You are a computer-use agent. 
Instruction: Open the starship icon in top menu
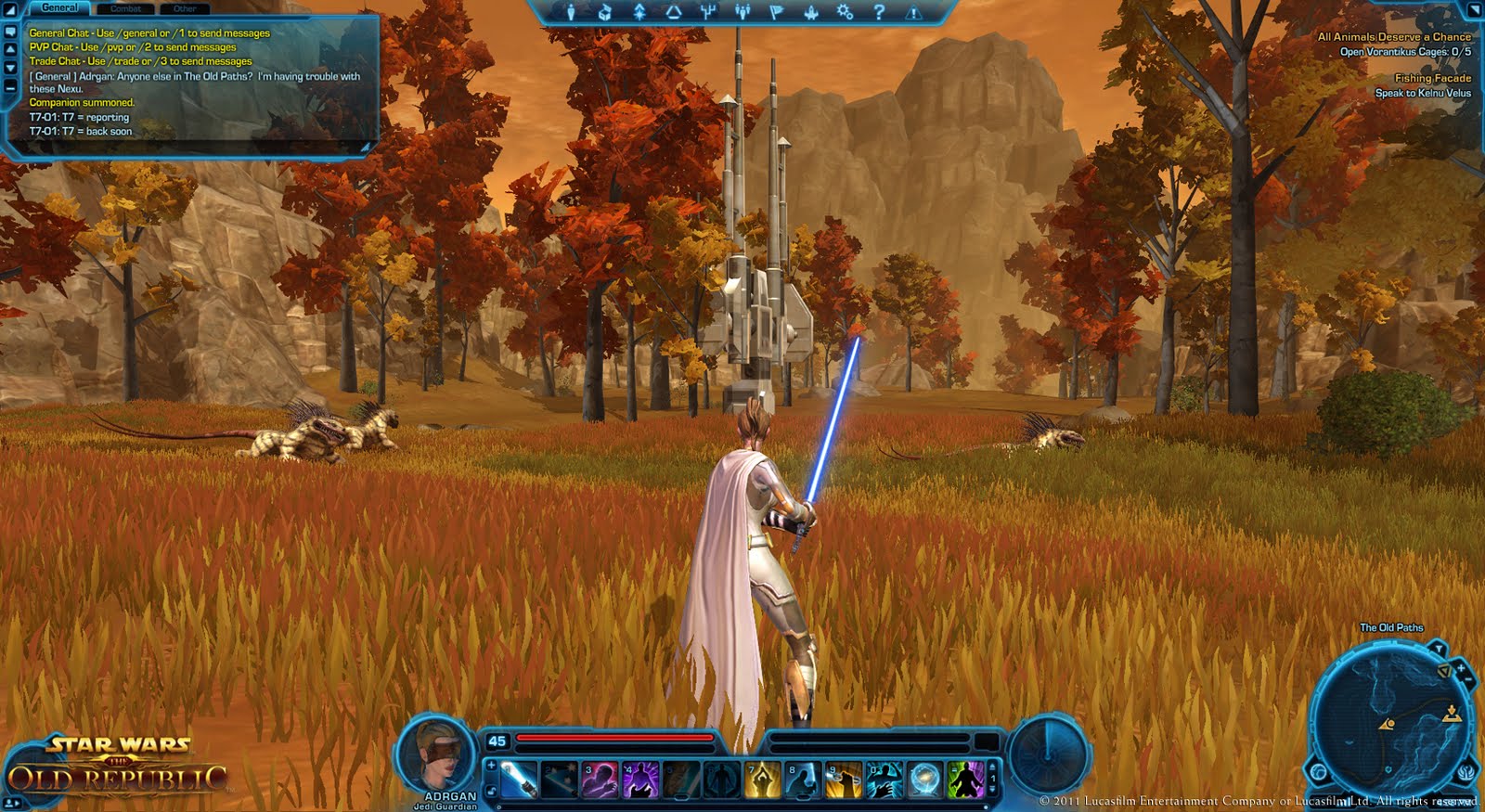pyautogui.click(x=810, y=12)
